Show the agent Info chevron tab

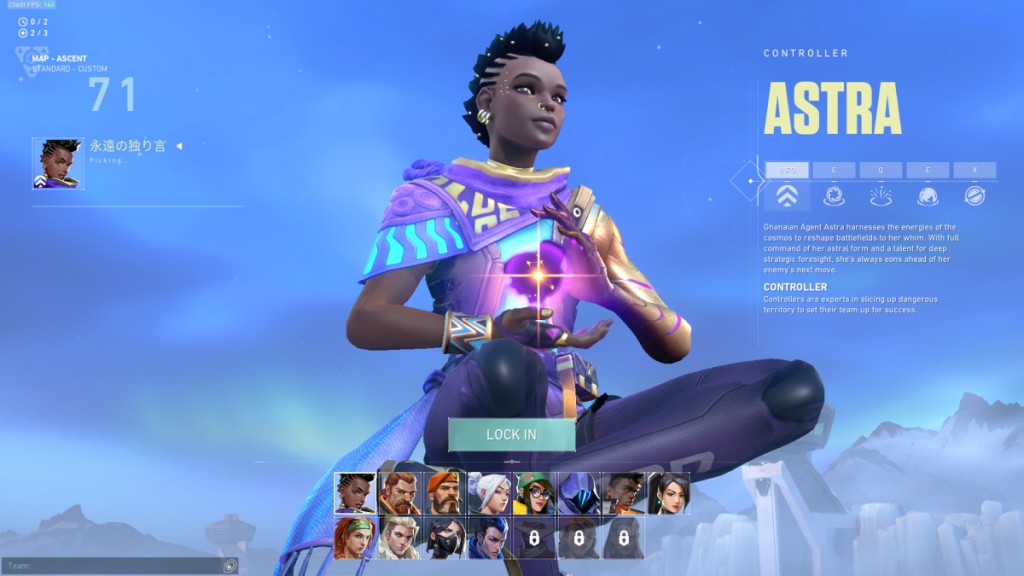click(x=787, y=196)
